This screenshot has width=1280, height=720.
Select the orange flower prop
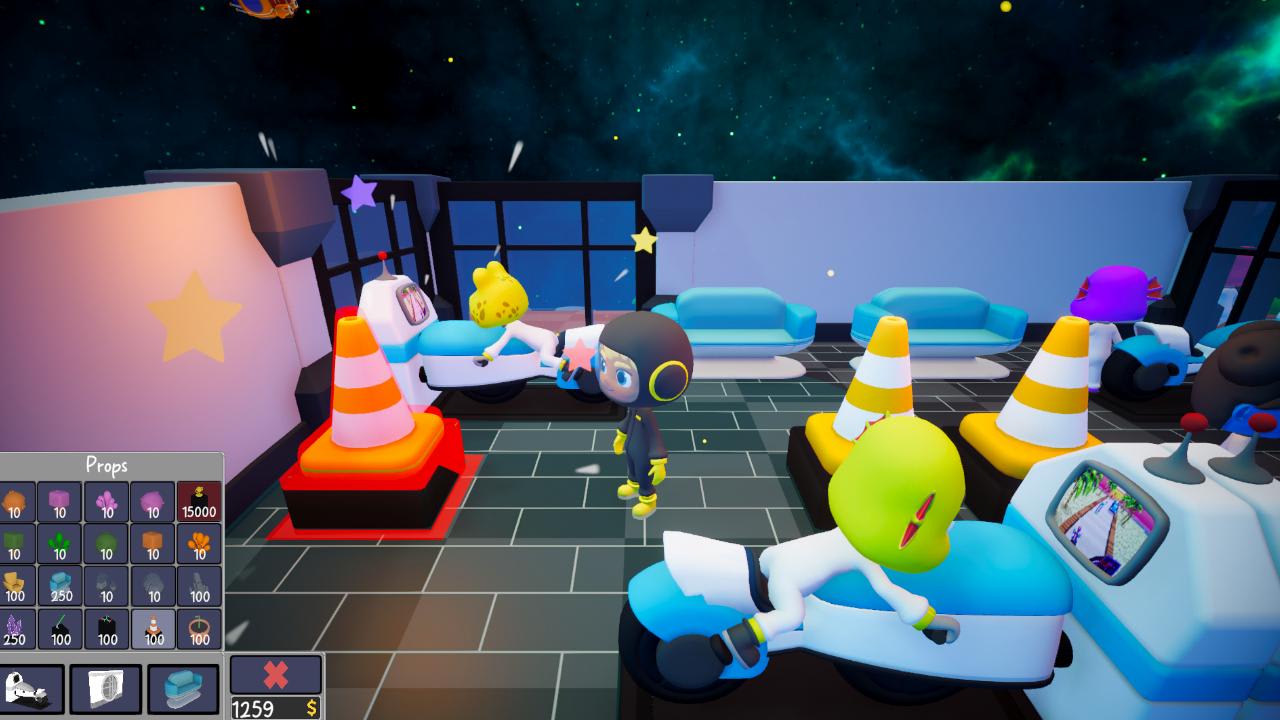tap(198, 543)
